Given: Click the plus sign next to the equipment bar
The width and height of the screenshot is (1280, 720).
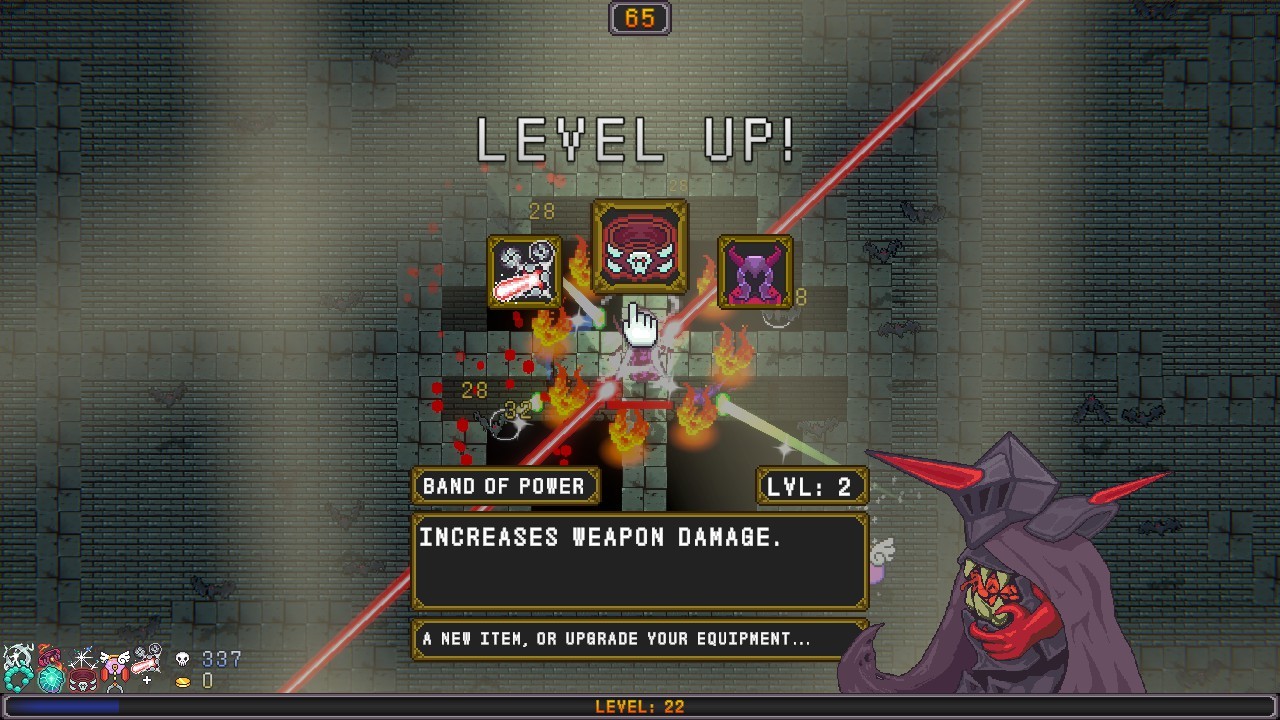Looking at the screenshot, I should tap(145, 678).
